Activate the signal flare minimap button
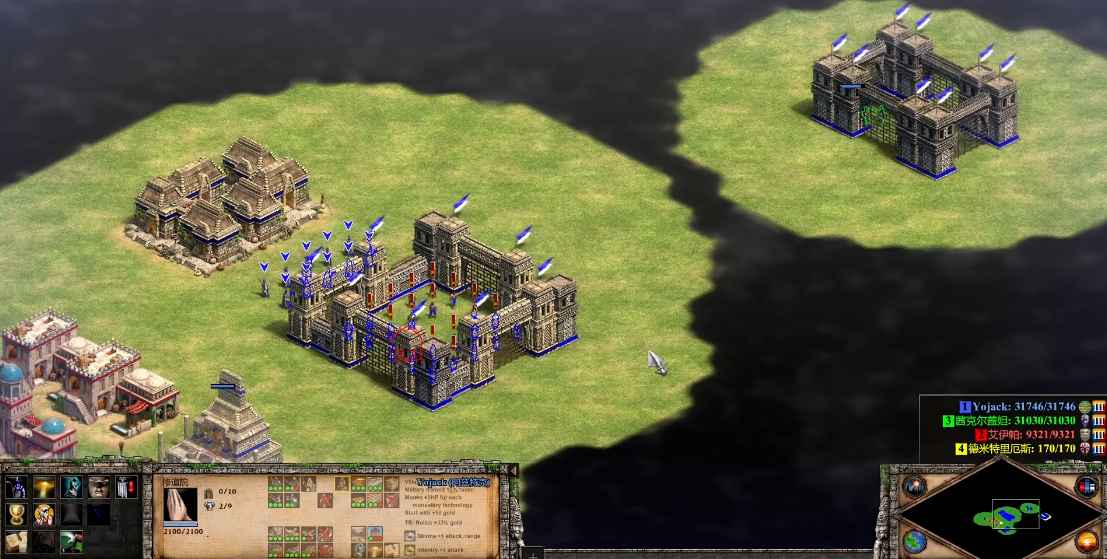 point(915,487)
